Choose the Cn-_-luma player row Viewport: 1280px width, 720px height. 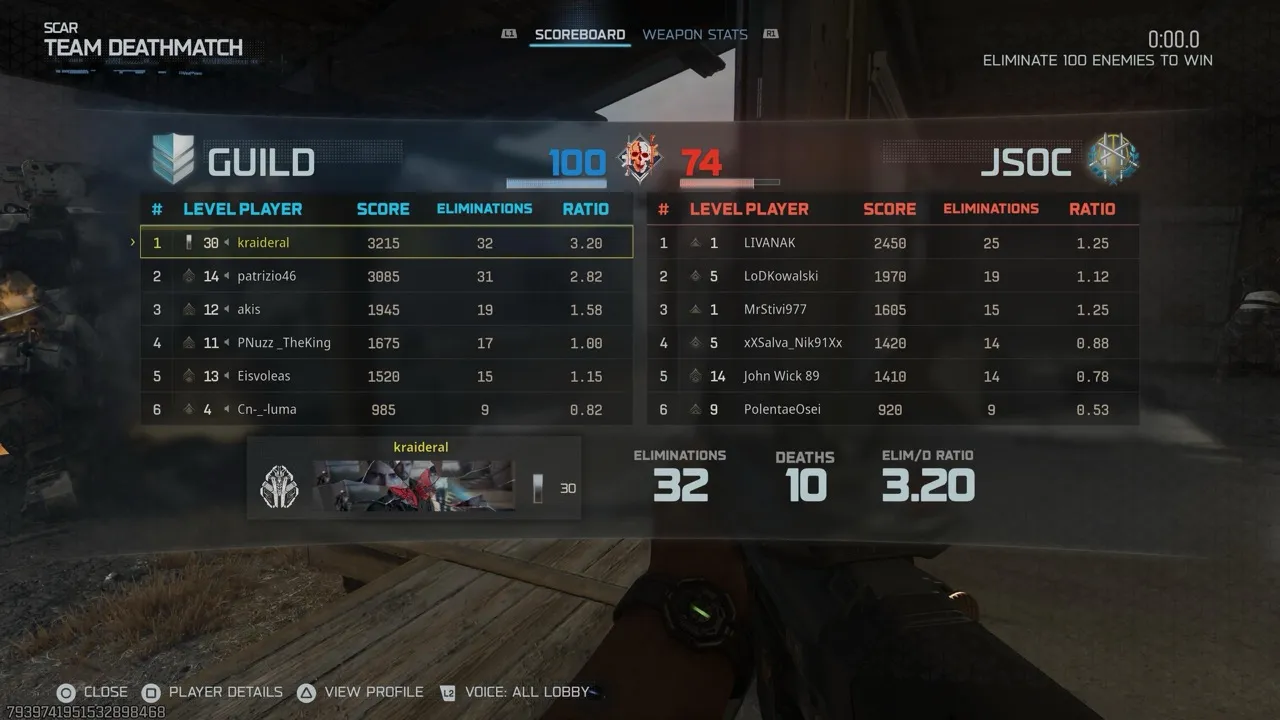(x=386, y=409)
